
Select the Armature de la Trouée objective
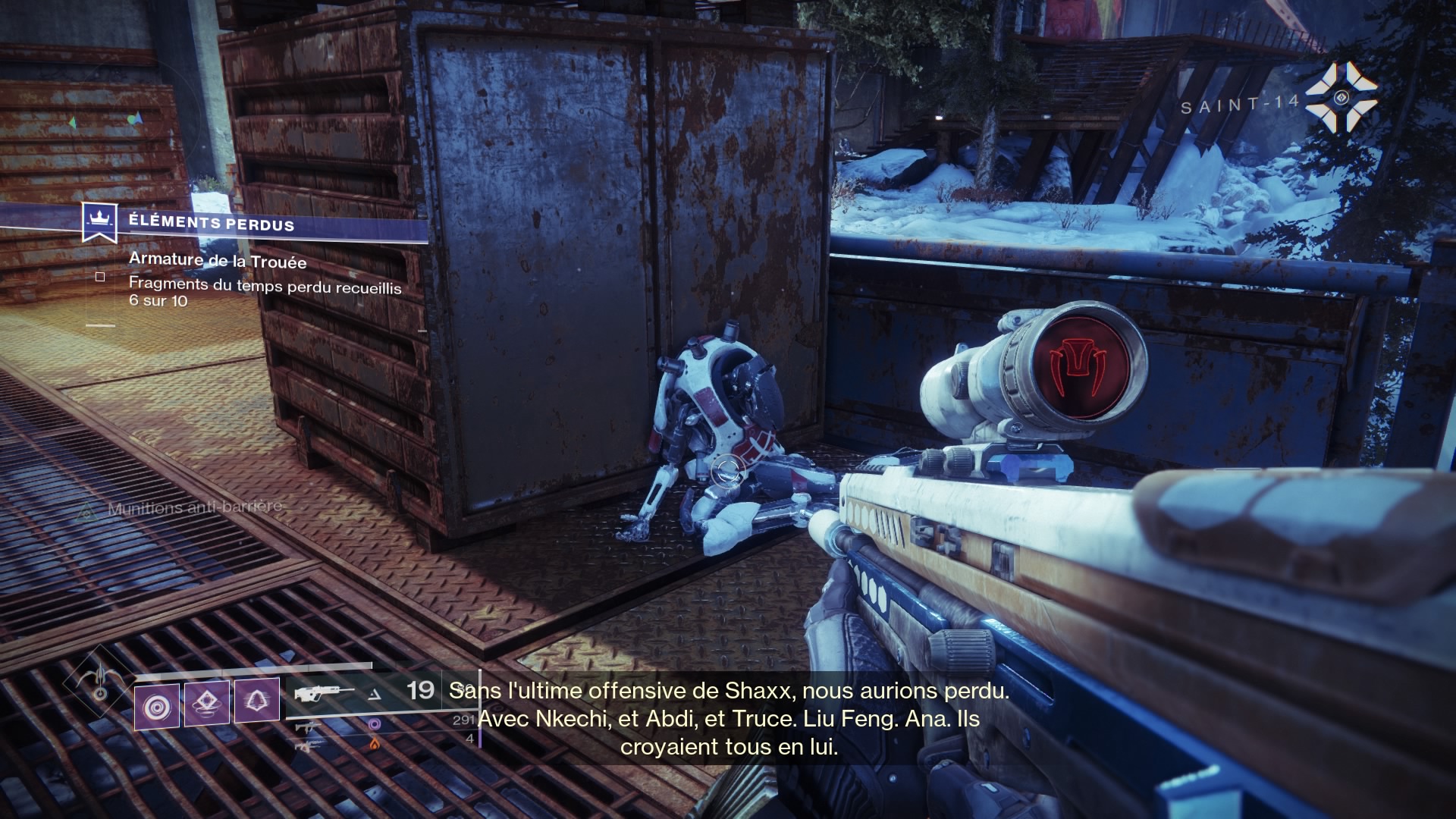(218, 261)
